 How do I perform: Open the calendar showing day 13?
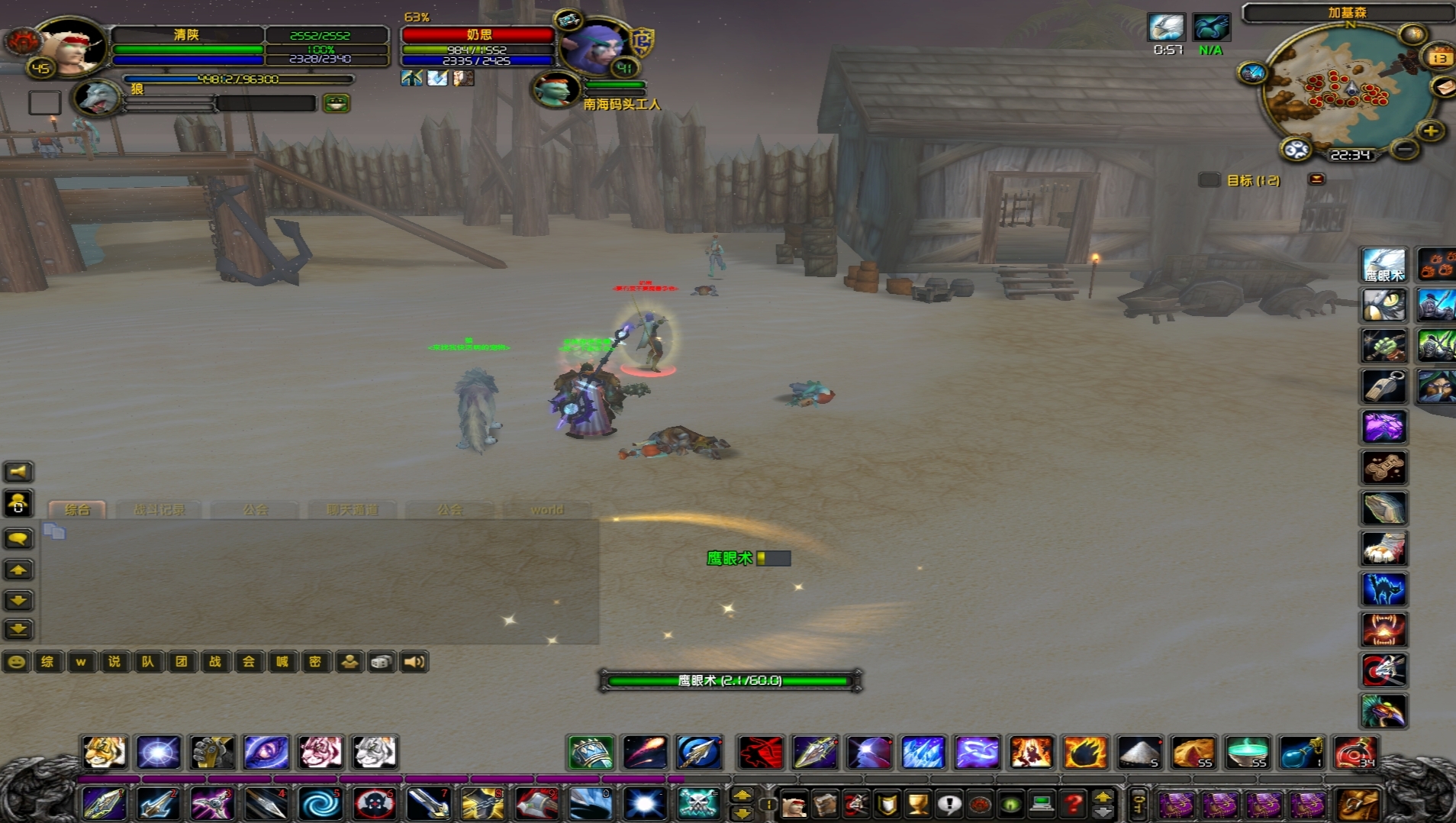coord(1439,58)
